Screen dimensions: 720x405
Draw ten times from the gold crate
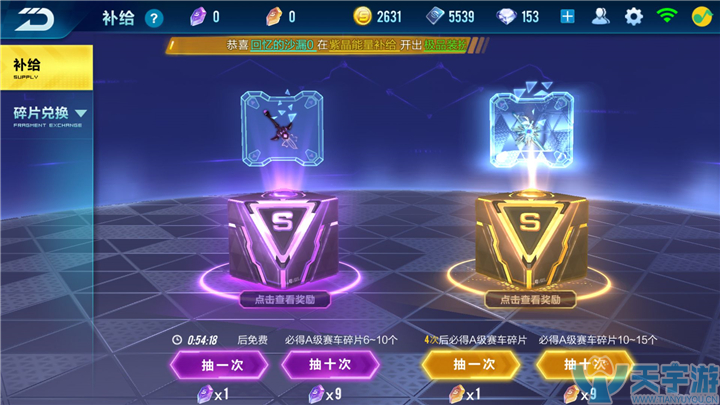coord(584,364)
